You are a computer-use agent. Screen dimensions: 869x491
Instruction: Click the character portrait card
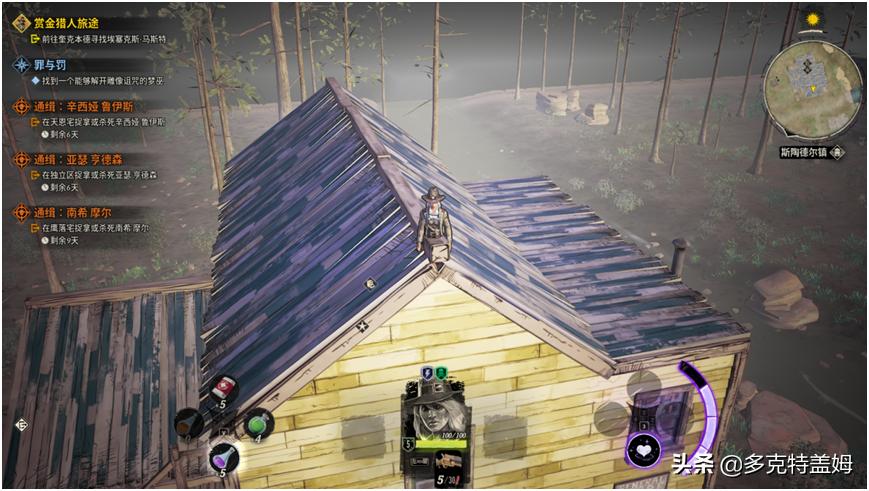[x=435, y=421]
